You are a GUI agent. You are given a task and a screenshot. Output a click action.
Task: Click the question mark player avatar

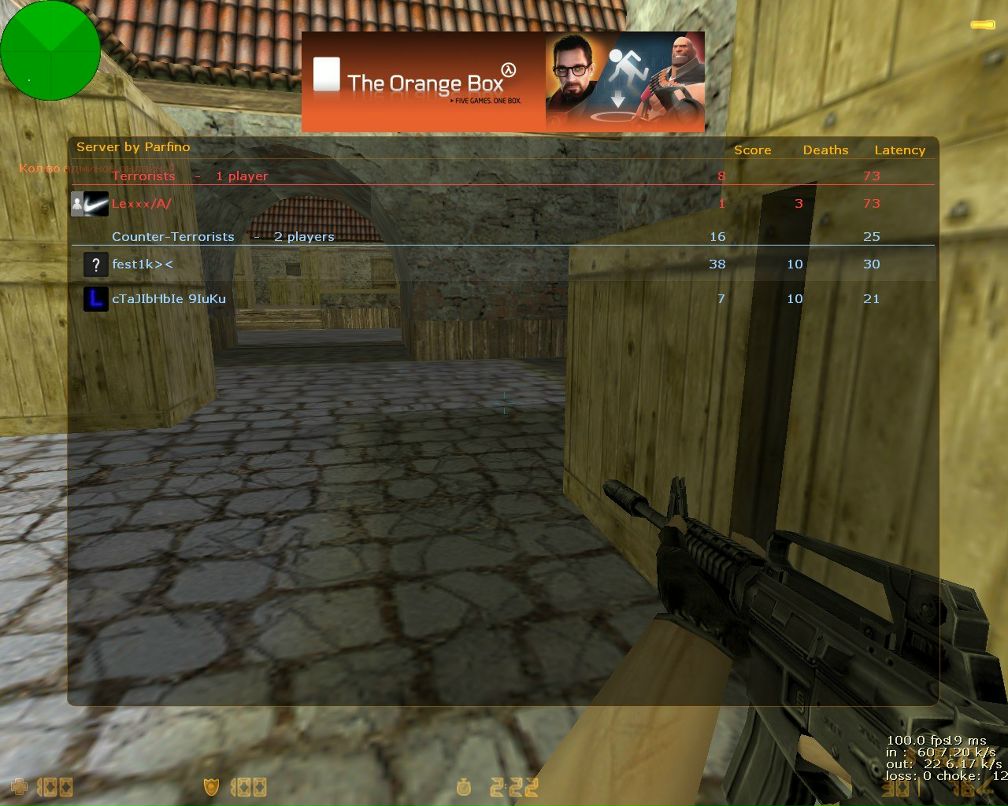[x=96, y=265]
